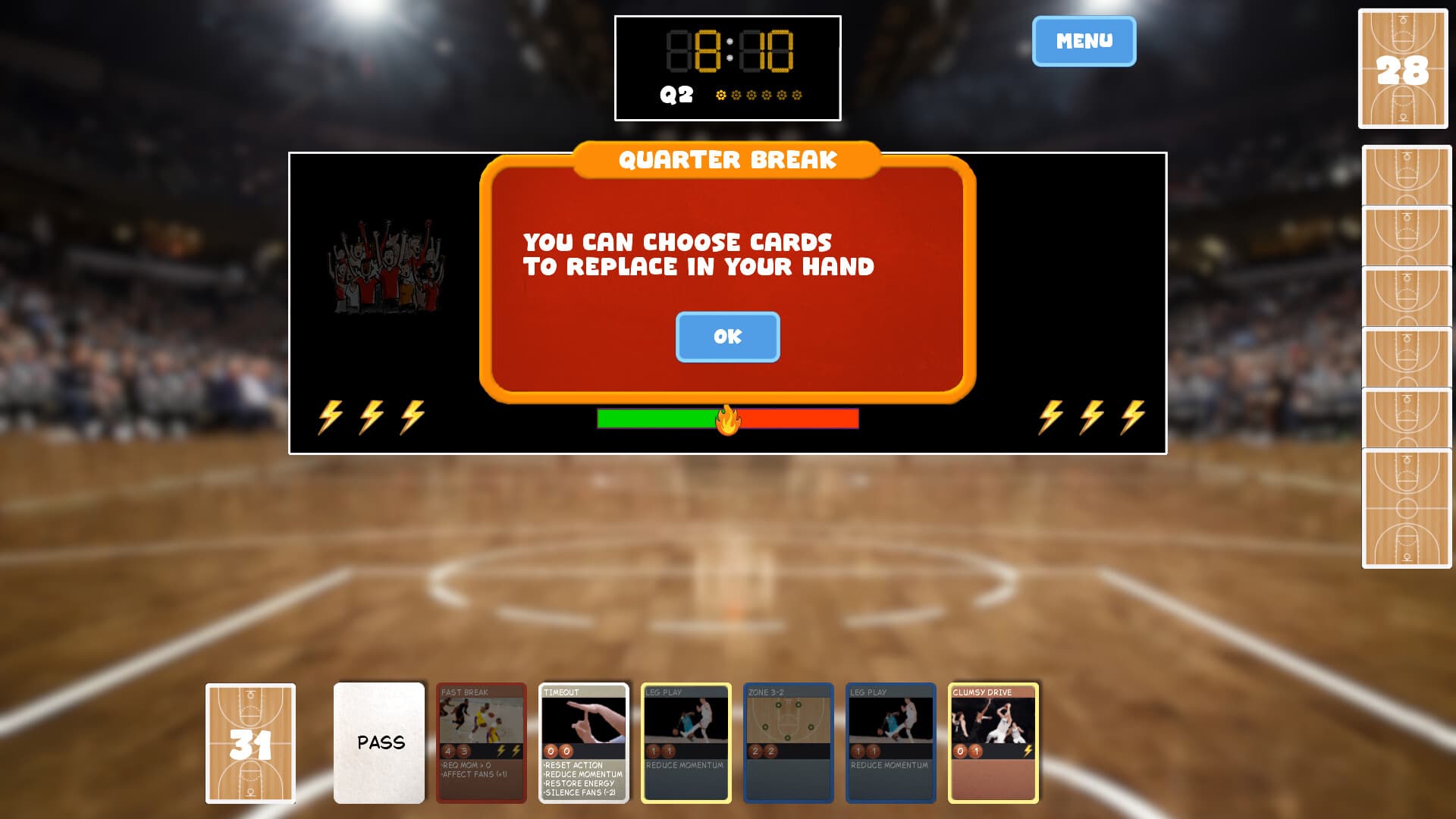This screenshot has width=1456, height=819.
Task: Click the game clock showing 8:10
Action: click(x=727, y=49)
